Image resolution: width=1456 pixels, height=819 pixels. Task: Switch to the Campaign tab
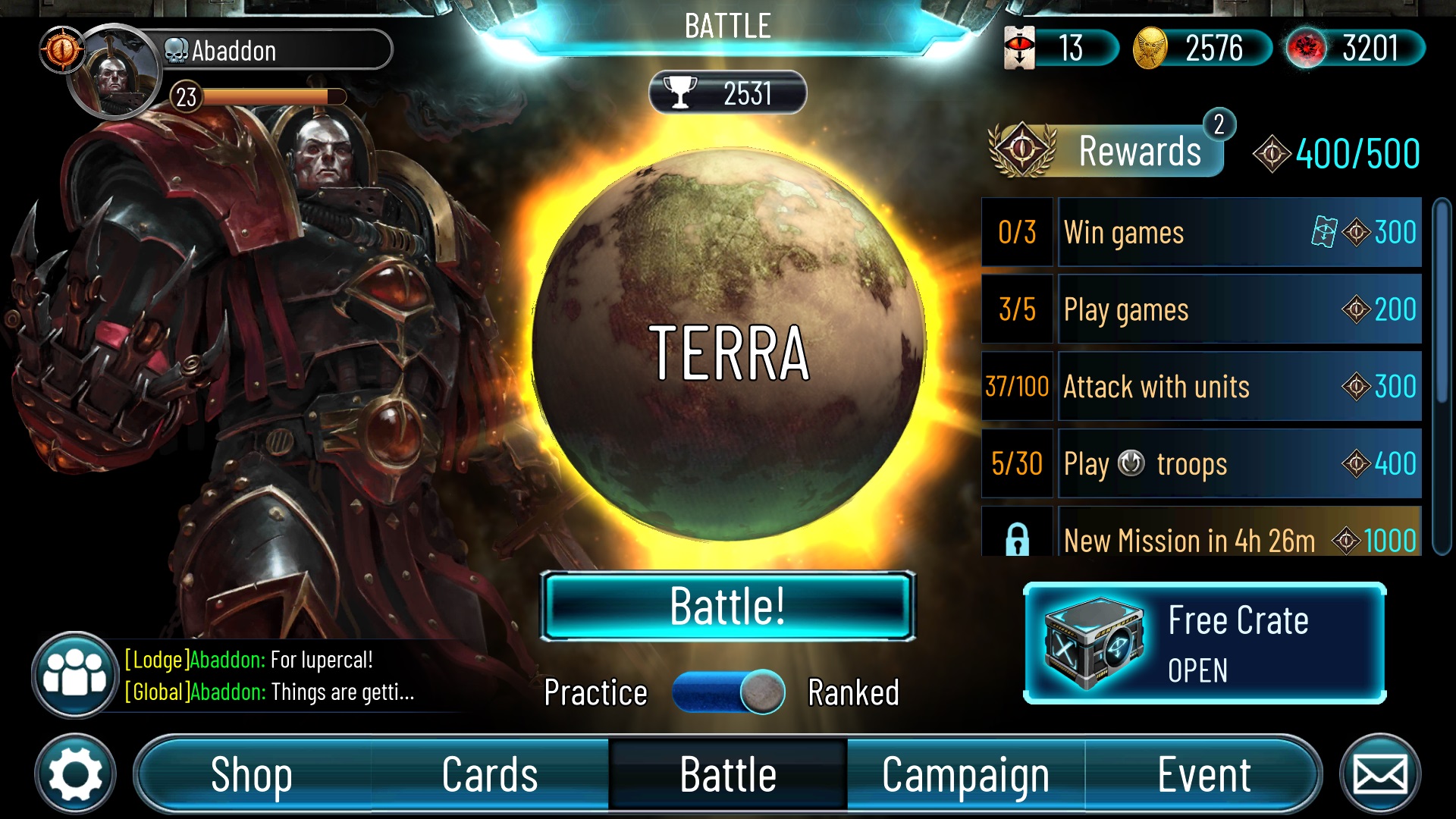pos(965,774)
